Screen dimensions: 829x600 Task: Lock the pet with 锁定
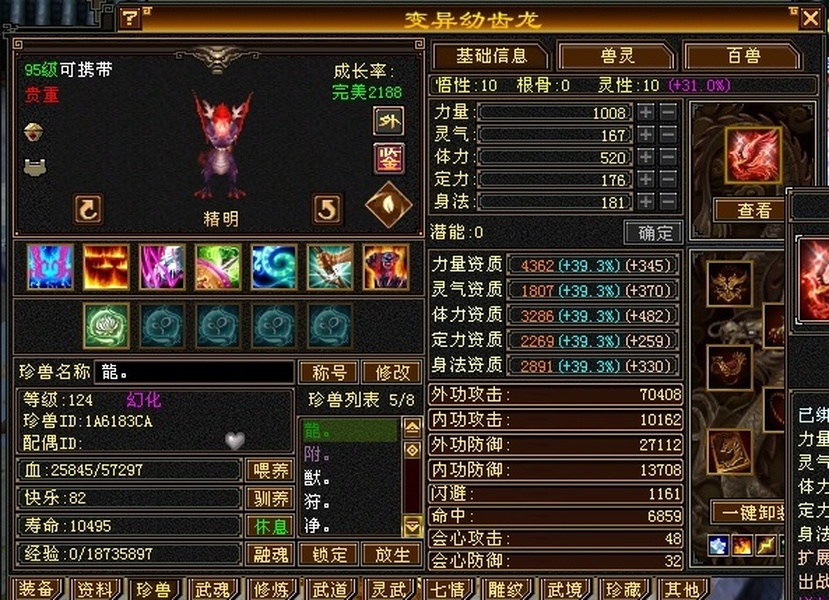pyautogui.click(x=330, y=553)
